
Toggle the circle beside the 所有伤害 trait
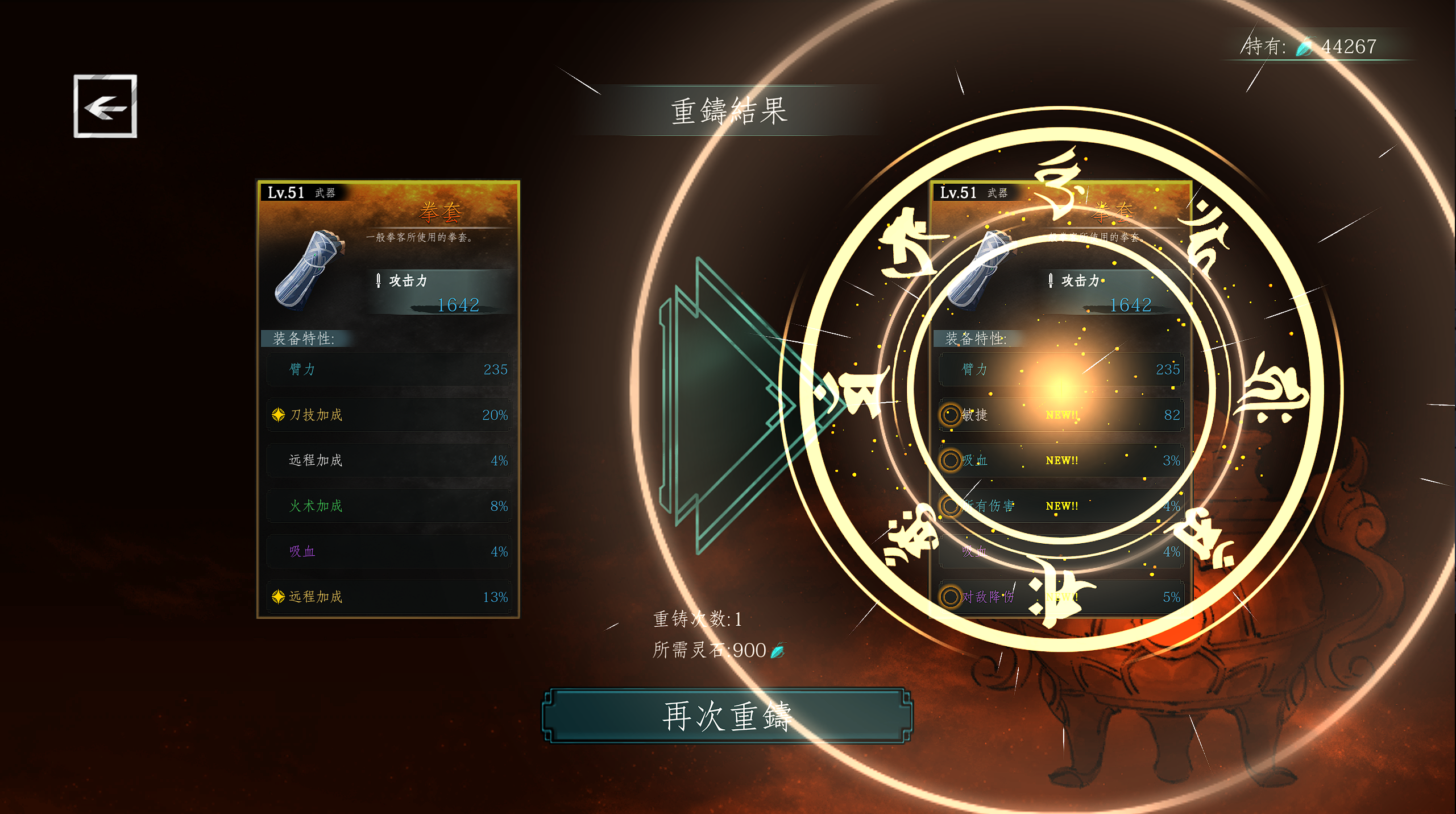click(x=950, y=506)
